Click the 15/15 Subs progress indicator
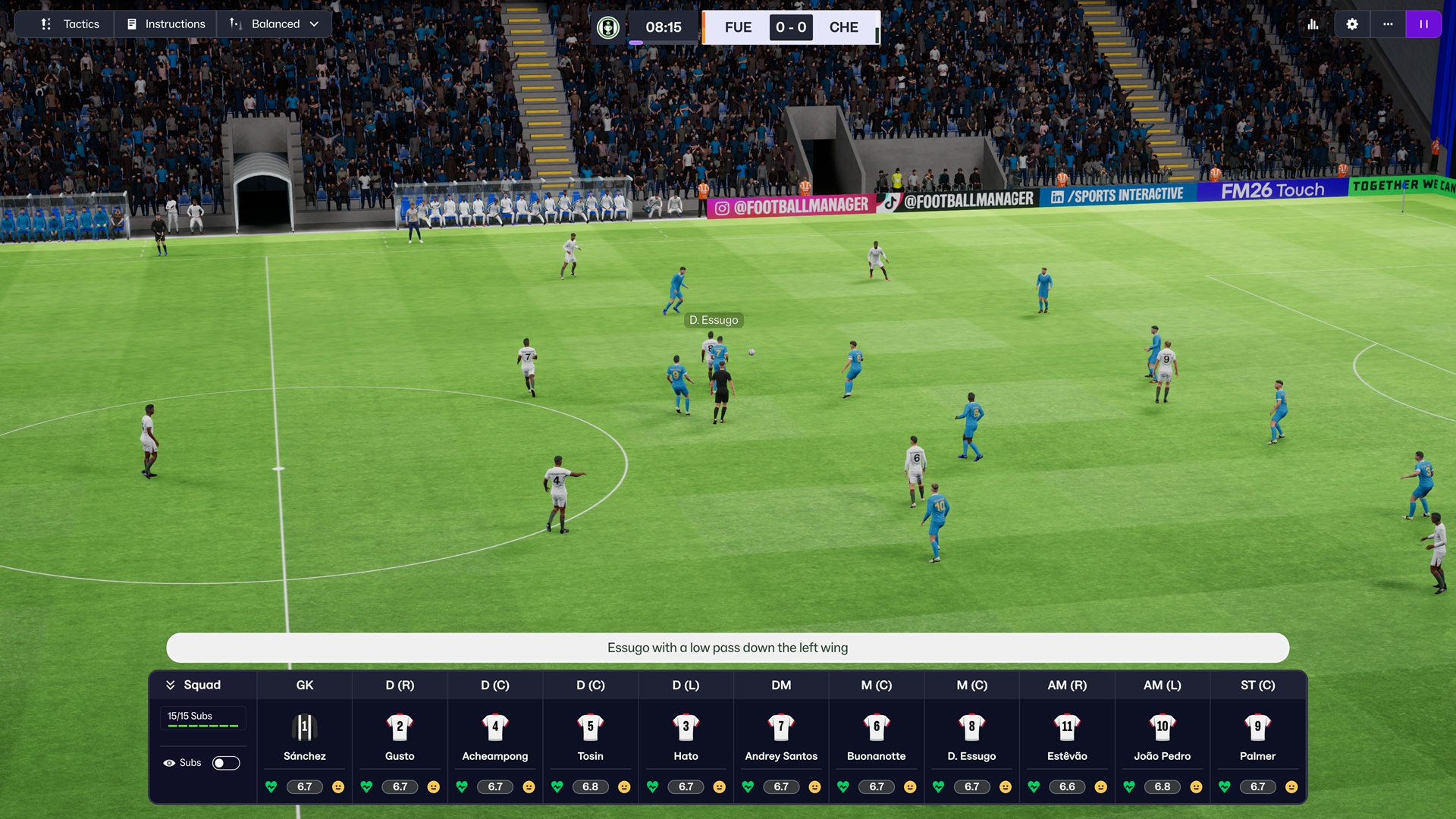 click(202, 719)
